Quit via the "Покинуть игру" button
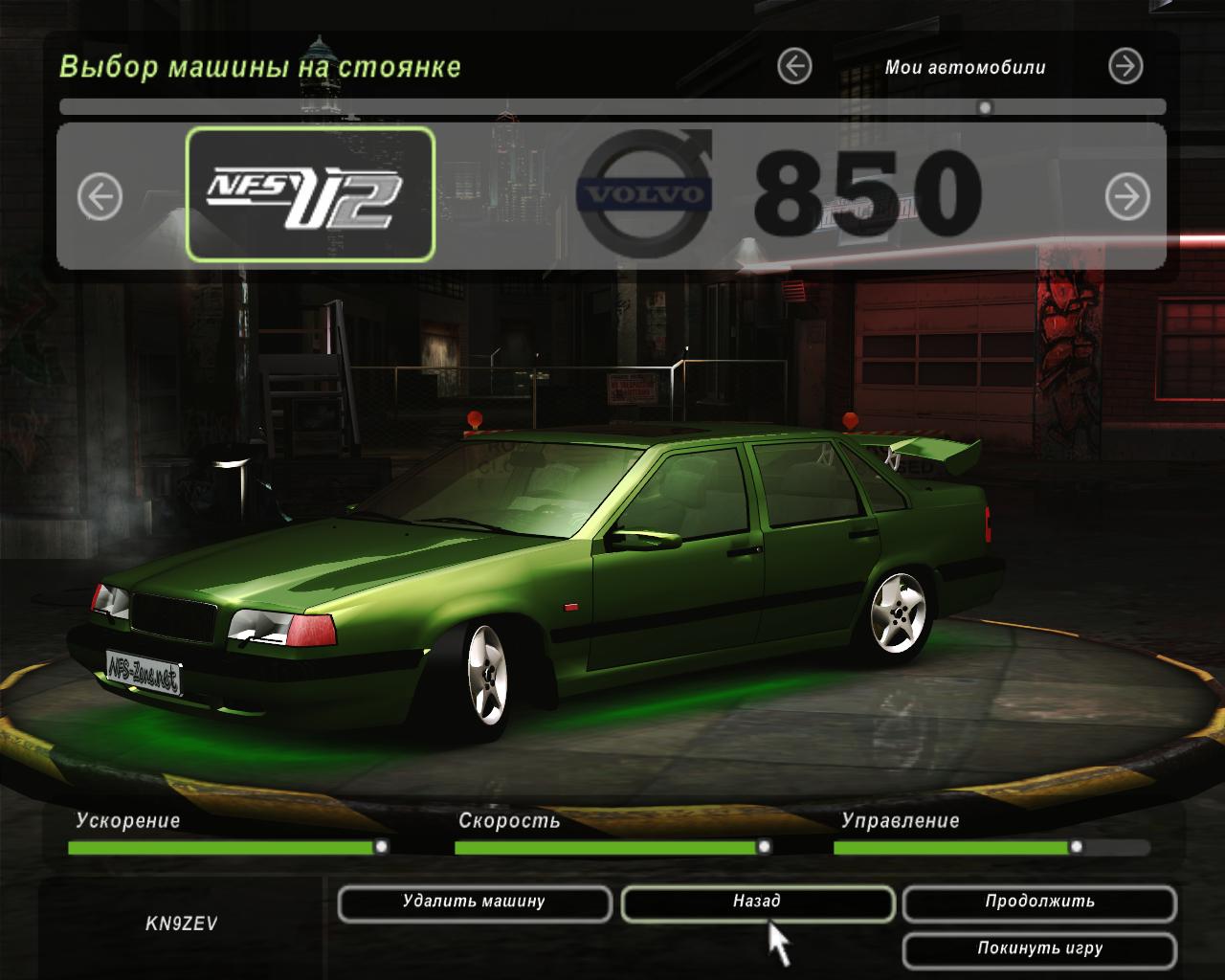Screen dimensions: 1225x980 coord(1039,949)
